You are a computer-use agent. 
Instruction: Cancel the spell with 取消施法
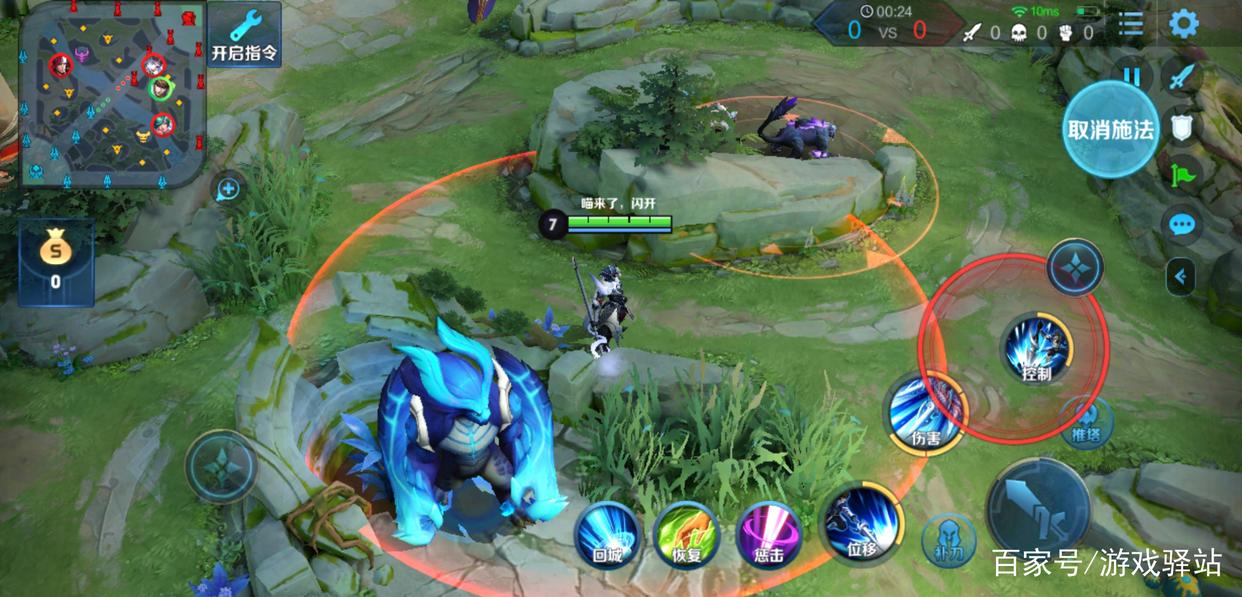(1110, 129)
